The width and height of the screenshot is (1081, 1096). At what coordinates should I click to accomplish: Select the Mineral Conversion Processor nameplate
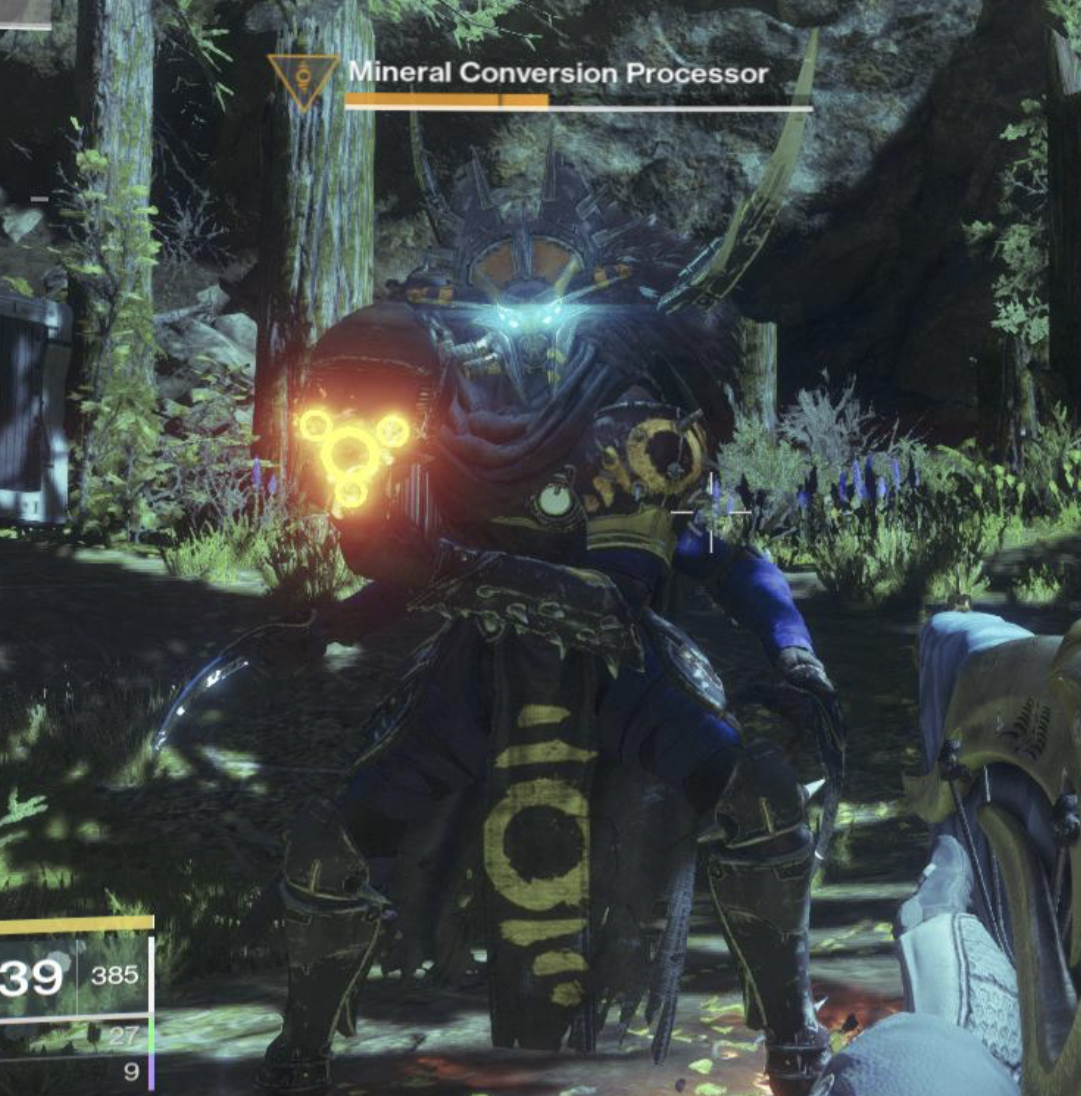558,73
